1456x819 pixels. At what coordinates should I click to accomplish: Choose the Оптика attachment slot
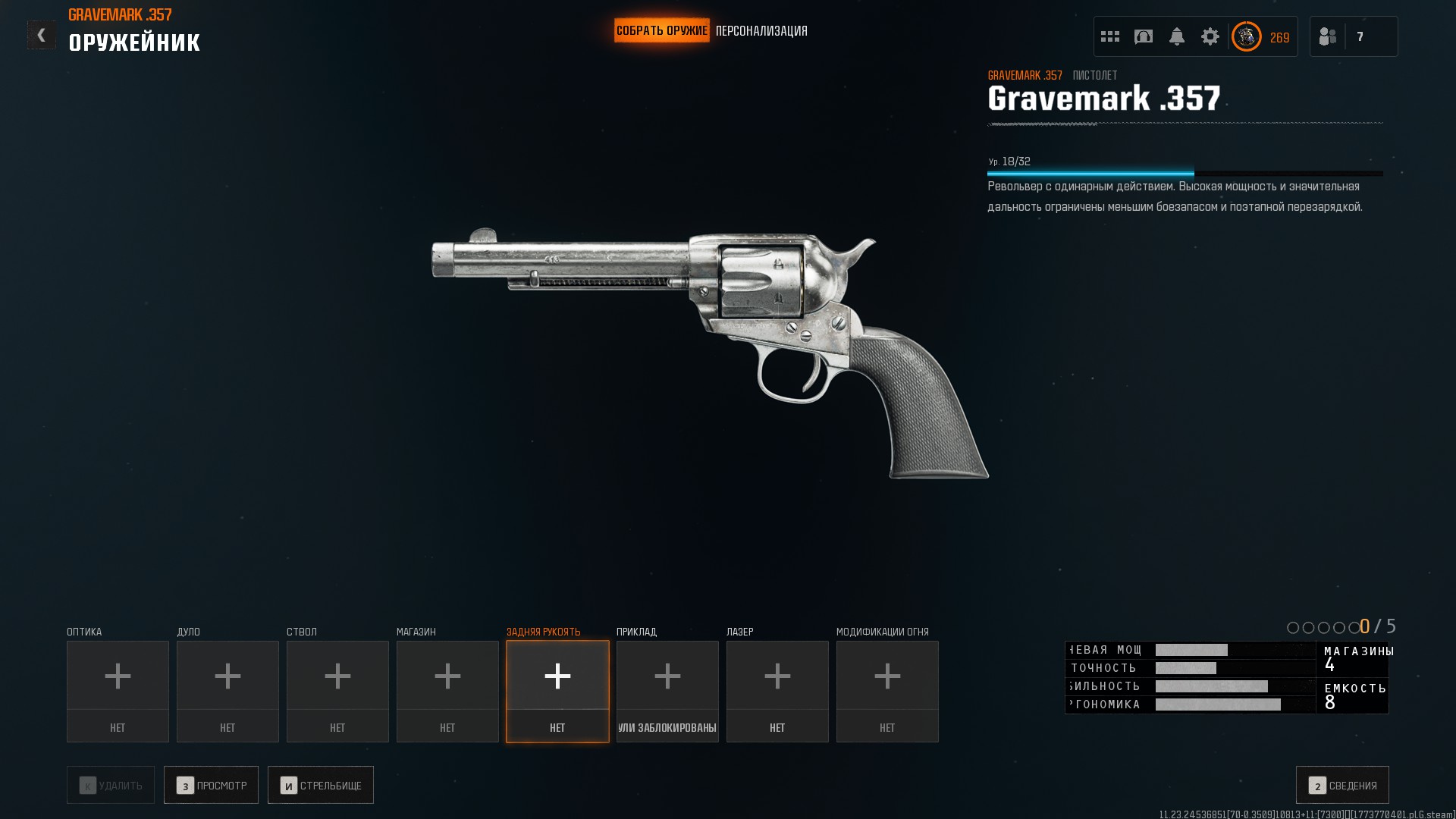click(118, 691)
